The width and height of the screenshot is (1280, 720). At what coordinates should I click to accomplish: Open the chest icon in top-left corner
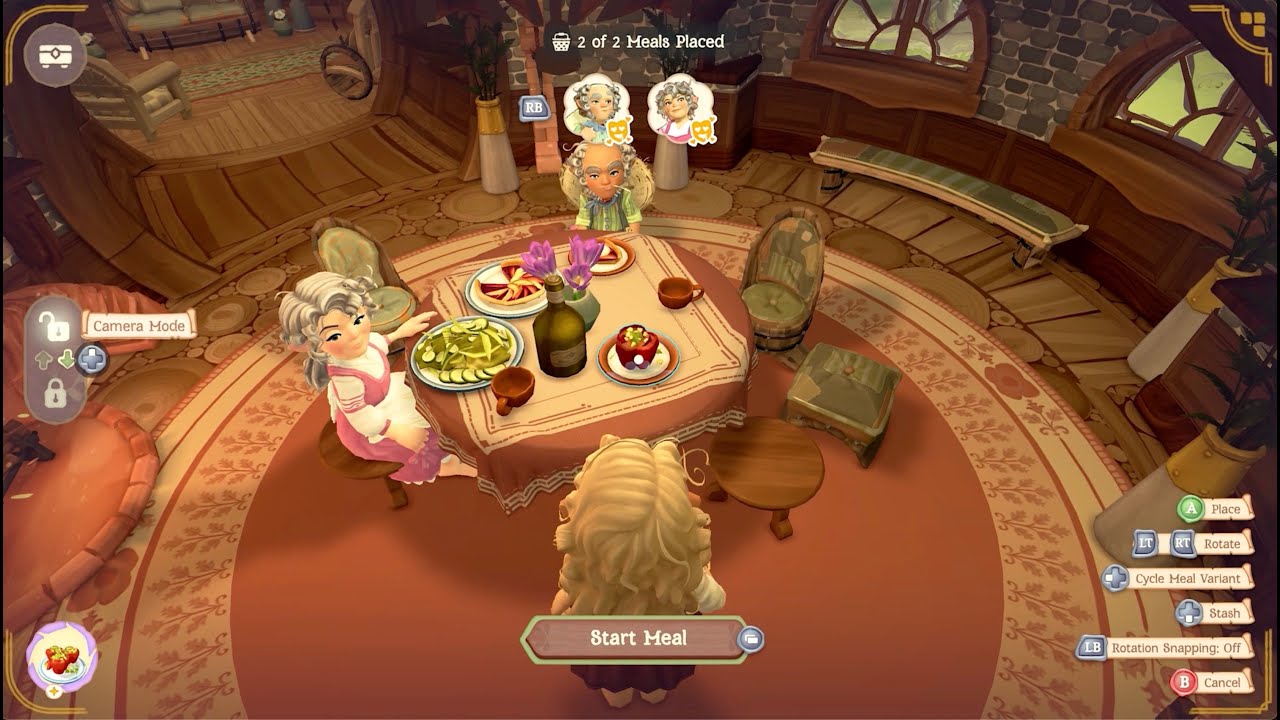55,55
